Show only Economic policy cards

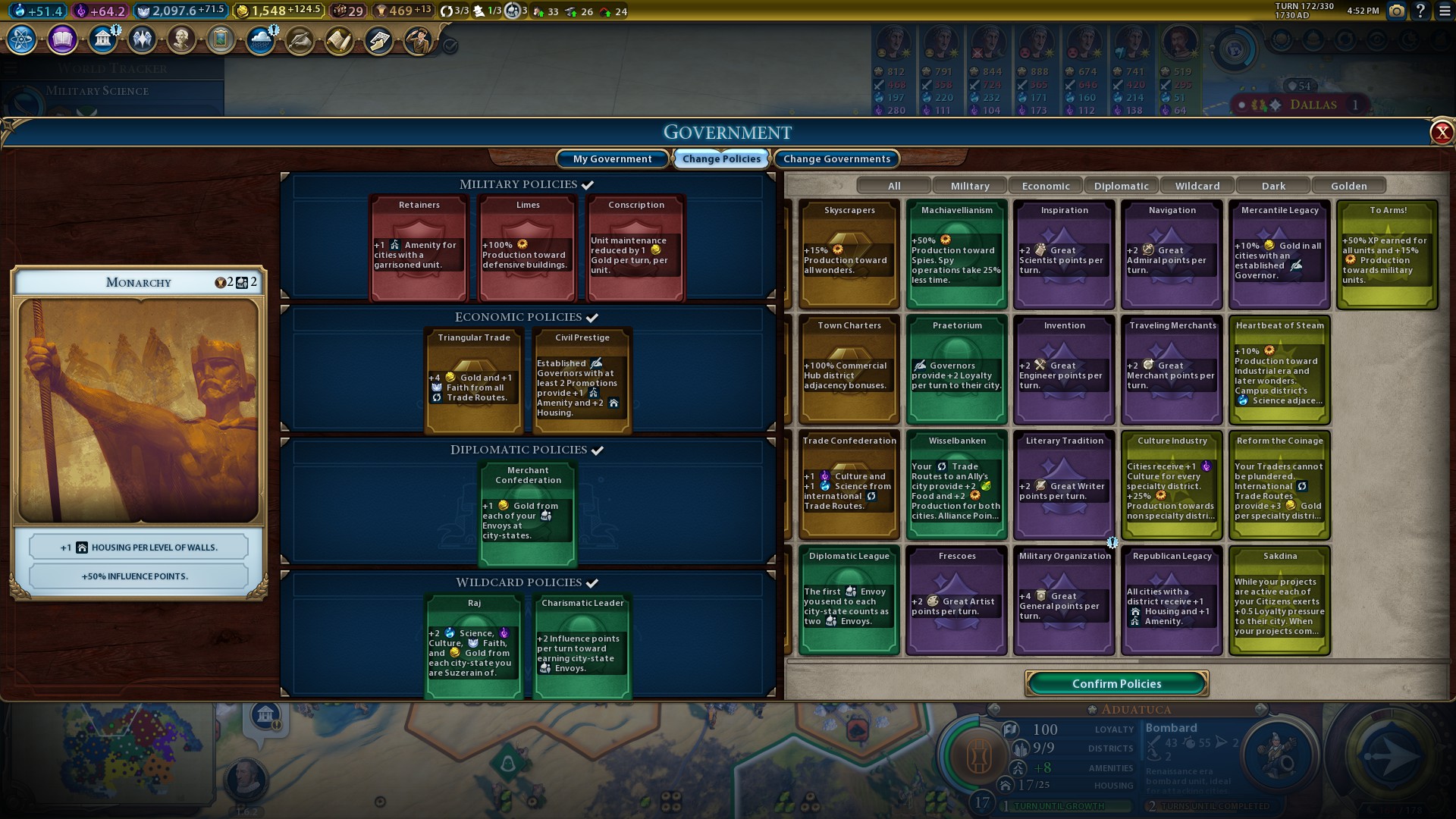point(1046,186)
